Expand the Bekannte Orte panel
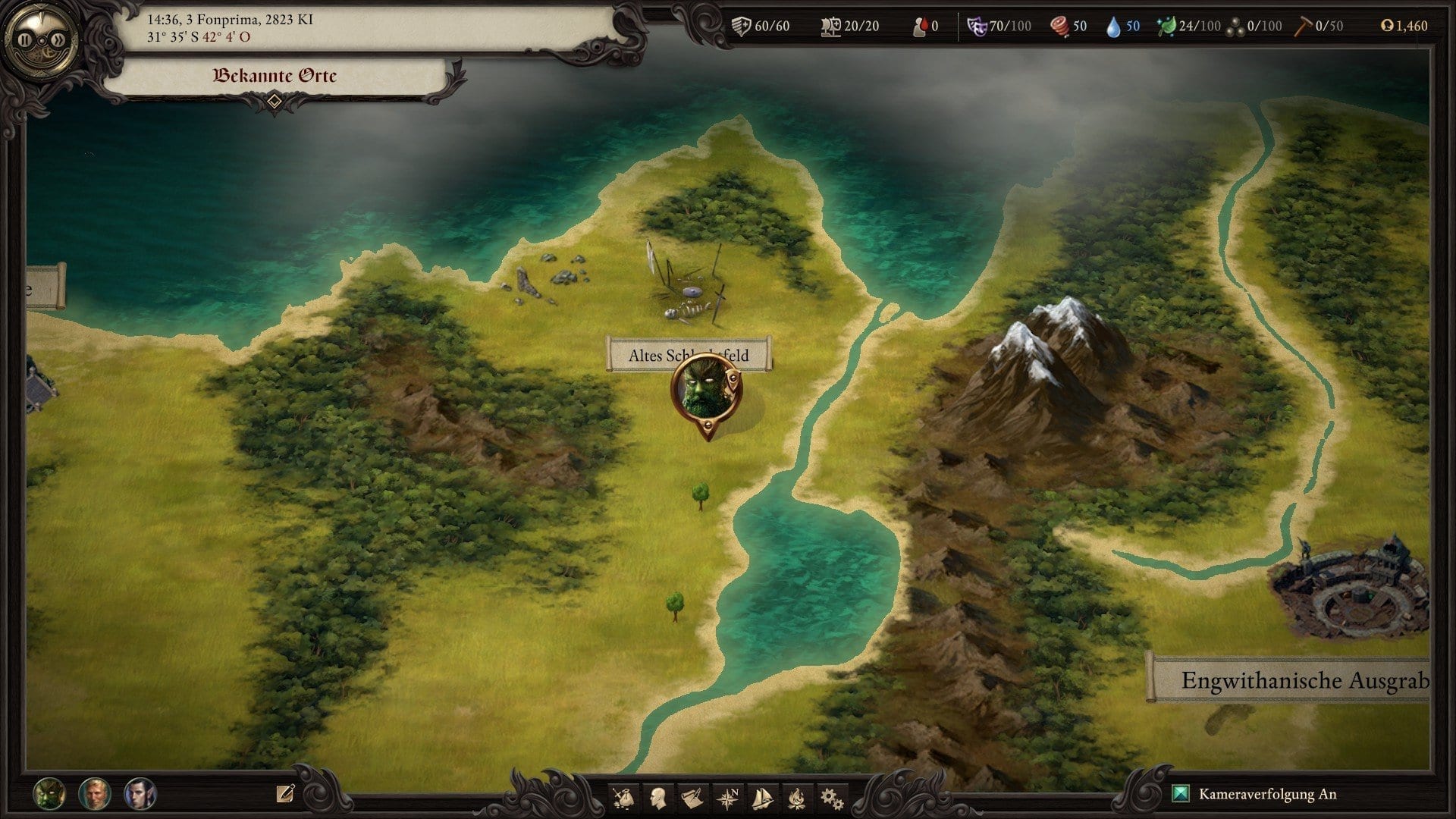This screenshot has width=1456, height=819. click(x=275, y=100)
